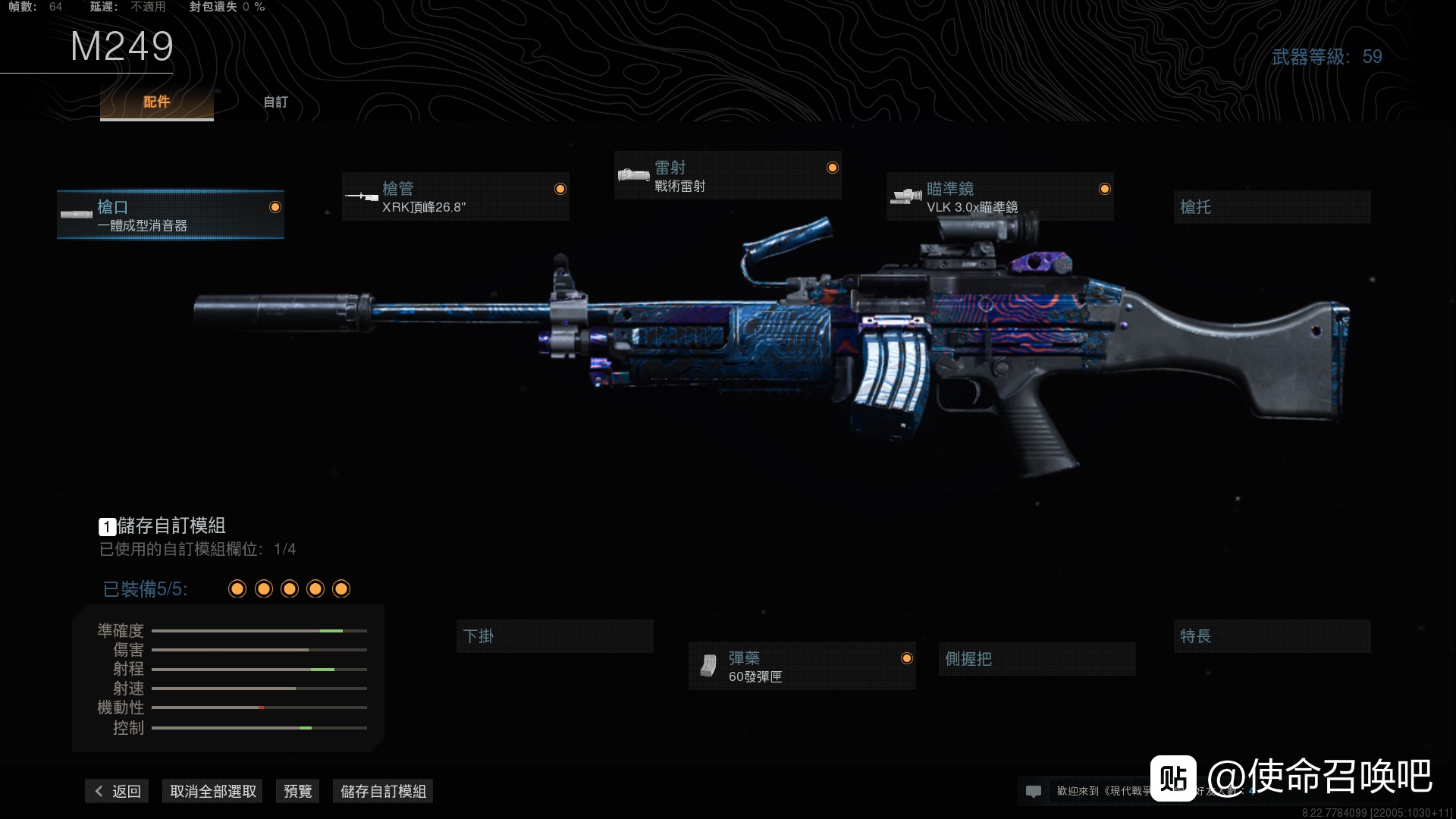Viewport: 1456px width, 819px height.
Task: Open the empty 特長 perk slot
Action: pyautogui.click(x=1272, y=636)
